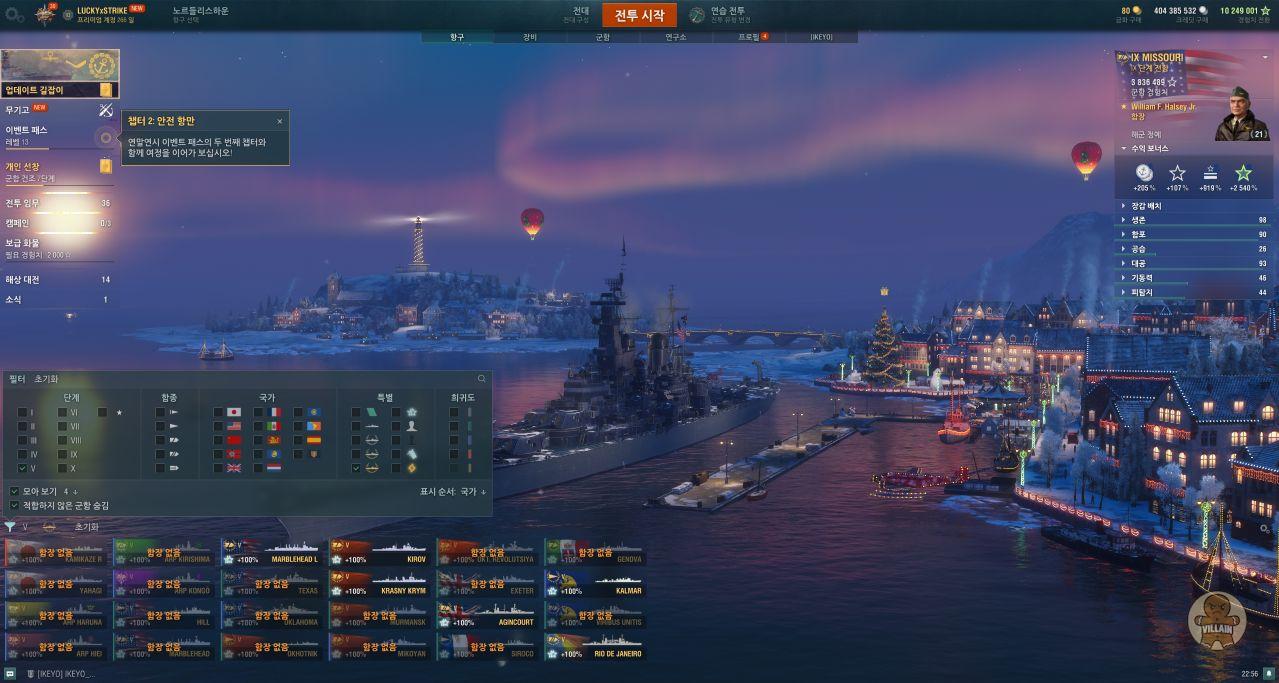Go to the 연구소 tab

click(x=676, y=37)
